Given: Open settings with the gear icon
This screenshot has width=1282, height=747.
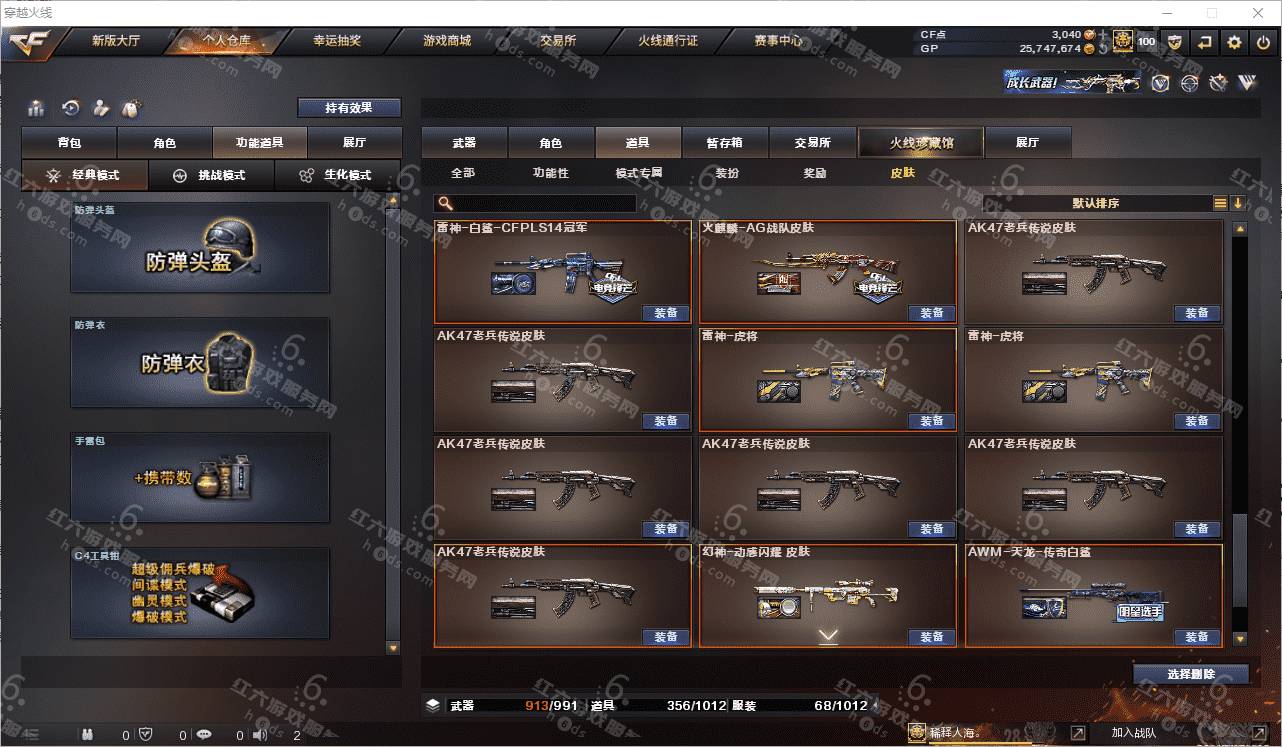Looking at the screenshot, I should [1234, 42].
